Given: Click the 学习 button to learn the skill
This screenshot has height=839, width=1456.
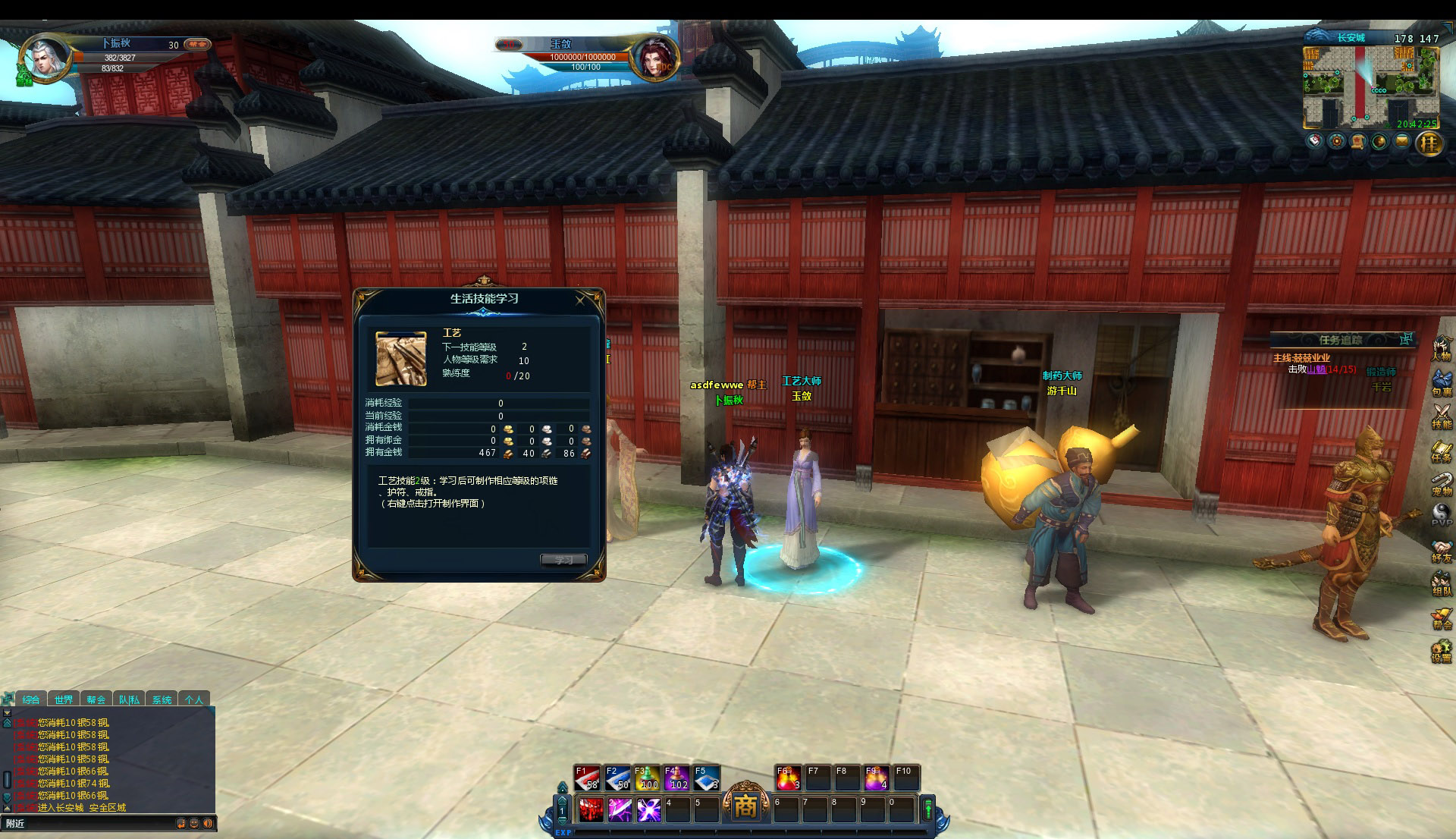Looking at the screenshot, I should coord(563,560).
